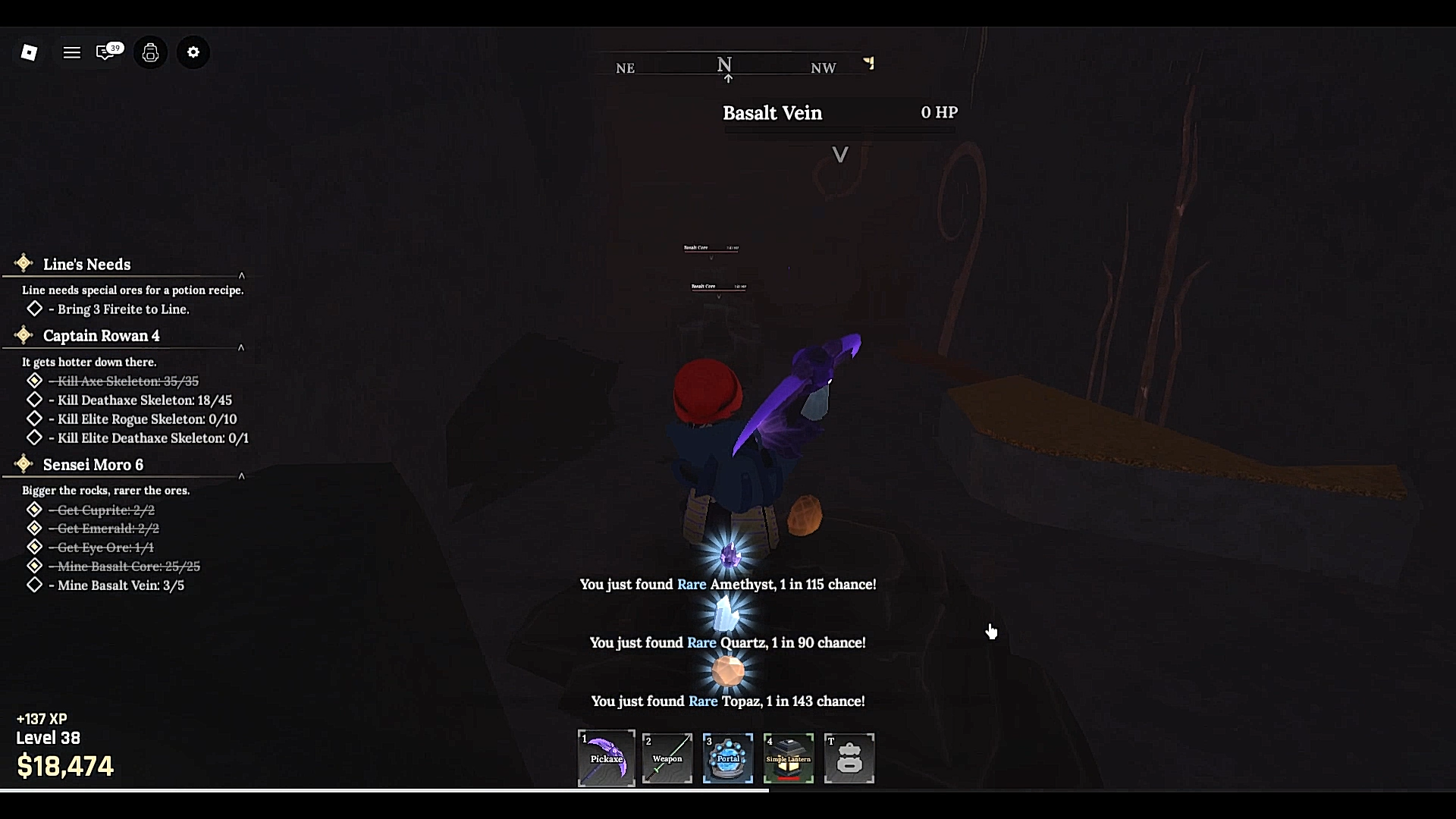
Task: Collapse the Captain Rowan 4 quest section
Action: pos(242,347)
